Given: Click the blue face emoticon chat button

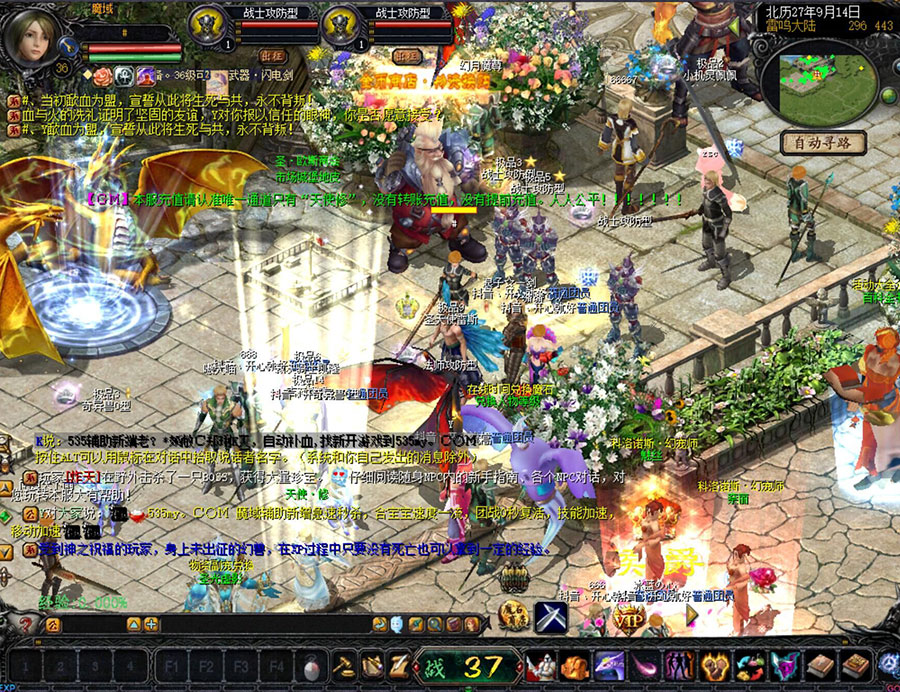Looking at the screenshot, I should click(x=396, y=624).
